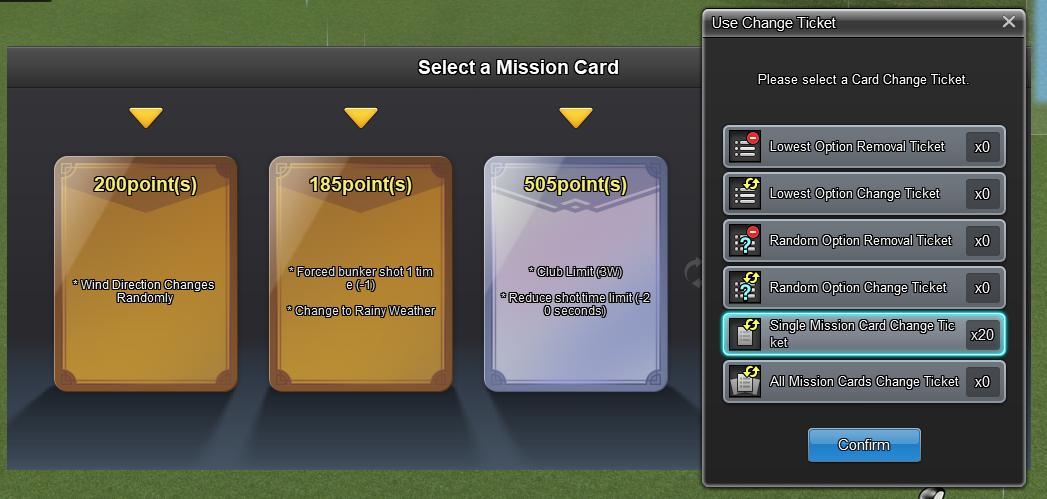
Task: Pick the Random Option Change Ticket
Action: pyautogui.click(x=863, y=288)
